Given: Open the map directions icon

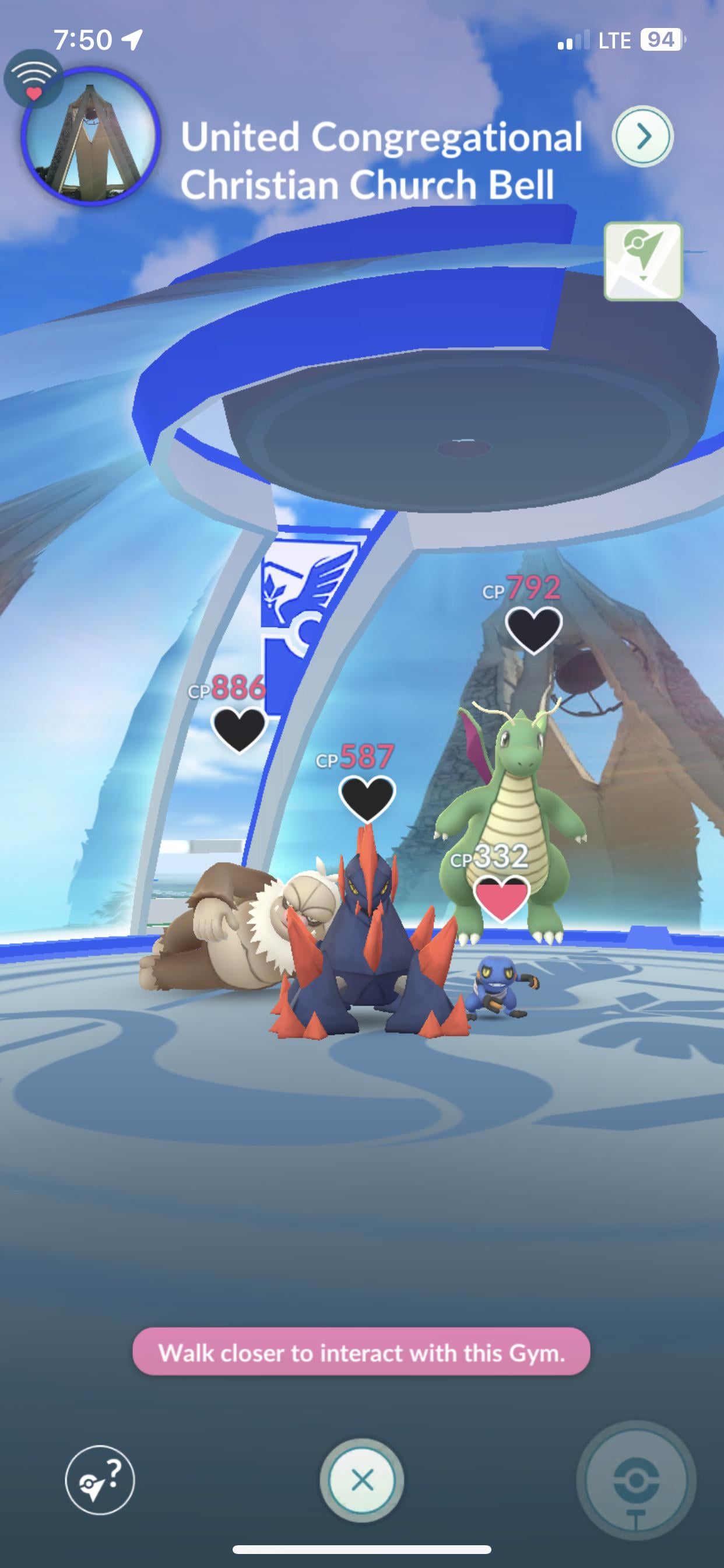Looking at the screenshot, I should (x=642, y=261).
